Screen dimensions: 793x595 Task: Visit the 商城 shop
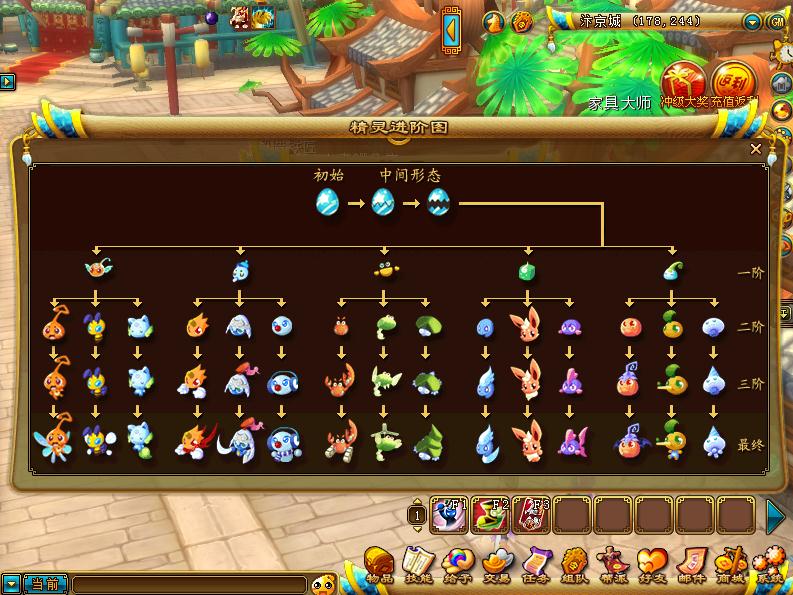click(x=731, y=563)
